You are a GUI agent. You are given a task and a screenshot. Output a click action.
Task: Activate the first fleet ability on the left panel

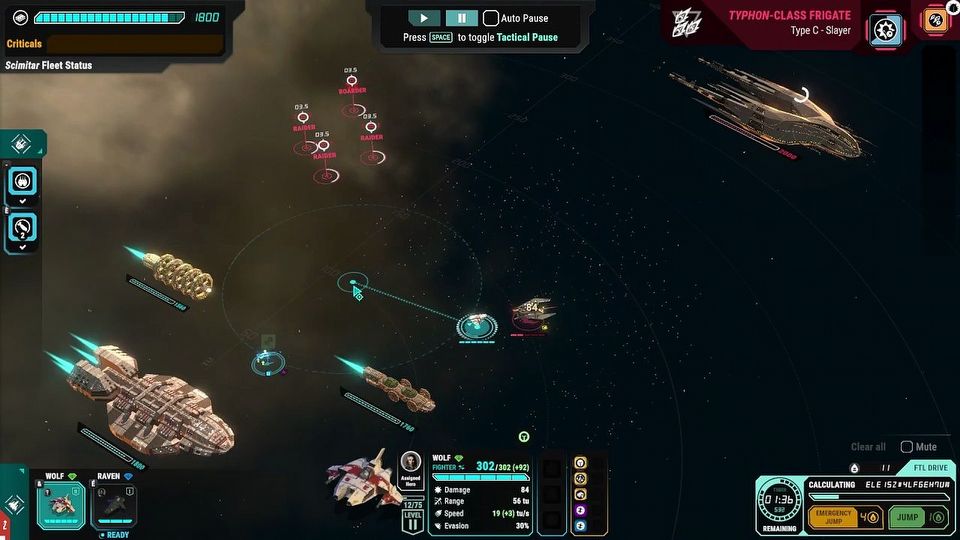(x=23, y=180)
